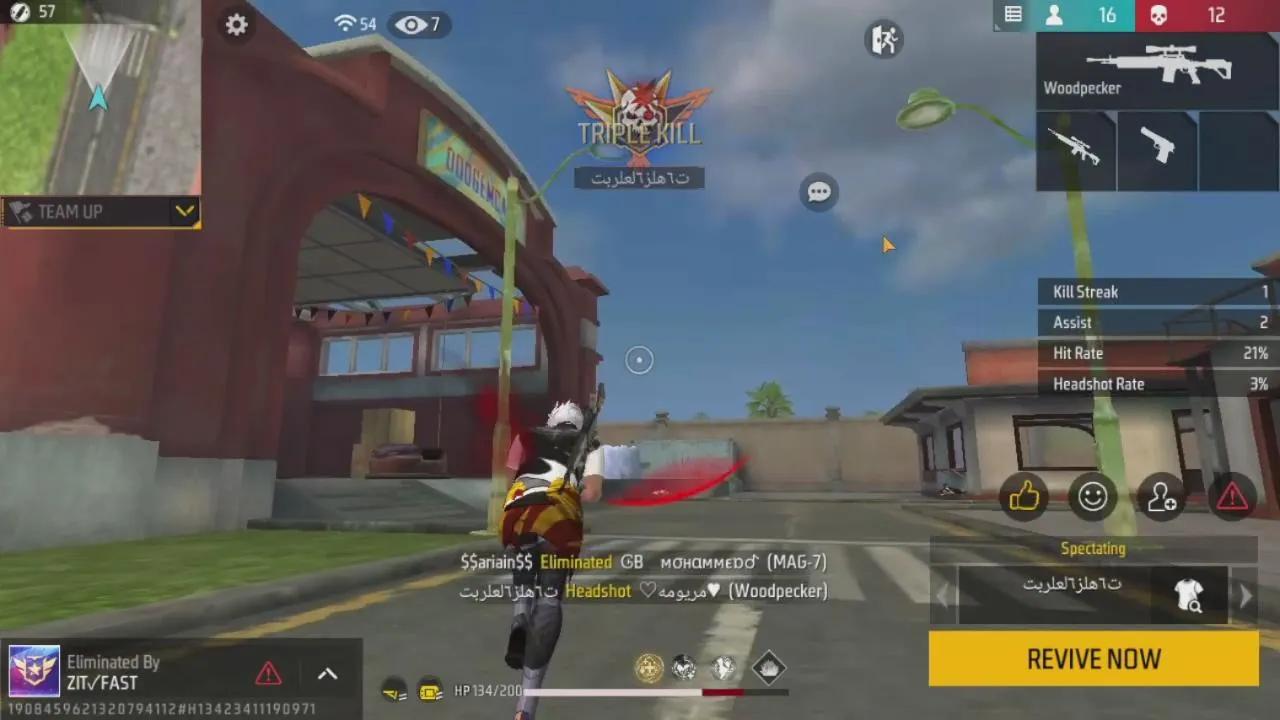This screenshot has height=720, width=1280.
Task: Open the exit door quit icon
Action: (884, 39)
